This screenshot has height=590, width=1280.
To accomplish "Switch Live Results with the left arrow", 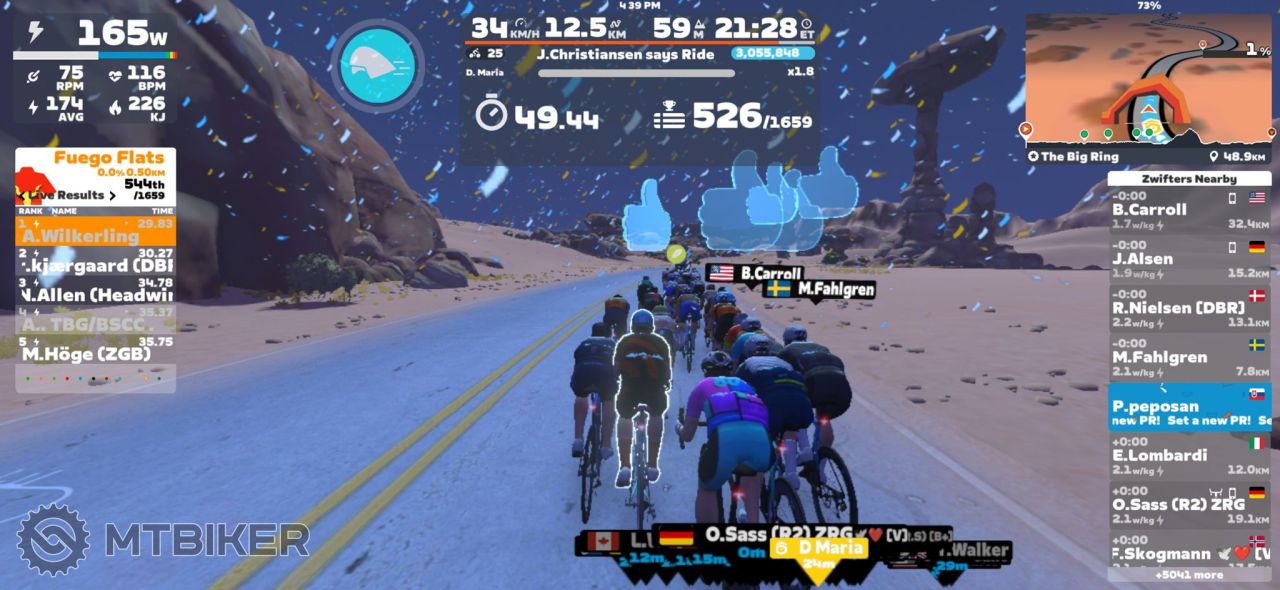I will pos(22,195).
